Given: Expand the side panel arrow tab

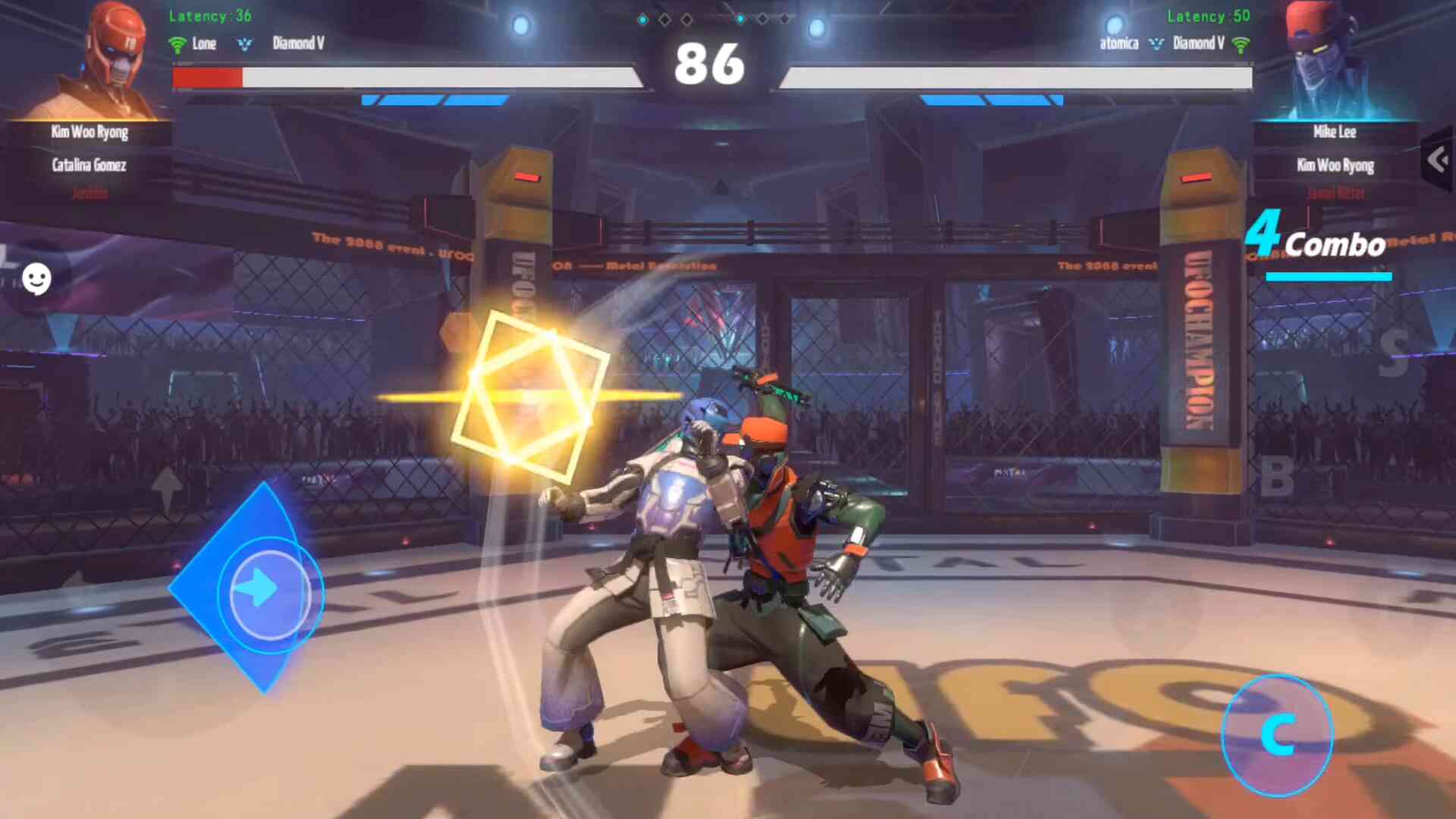Looking at the screenshot, I should coord(1438,160).
